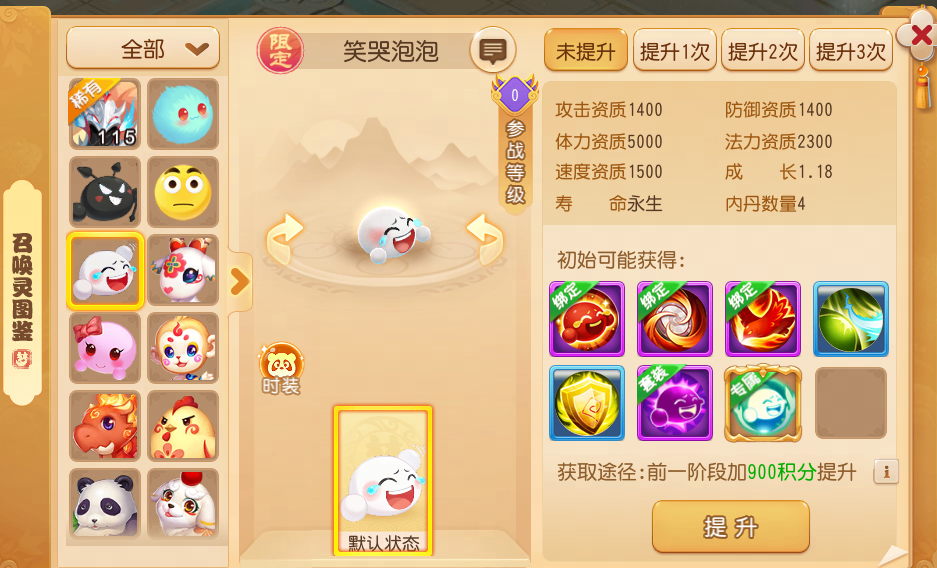Screen dimensions: 937x568
Task: Switch to the 未提升 tab
Action: click(x=585, y=51)
